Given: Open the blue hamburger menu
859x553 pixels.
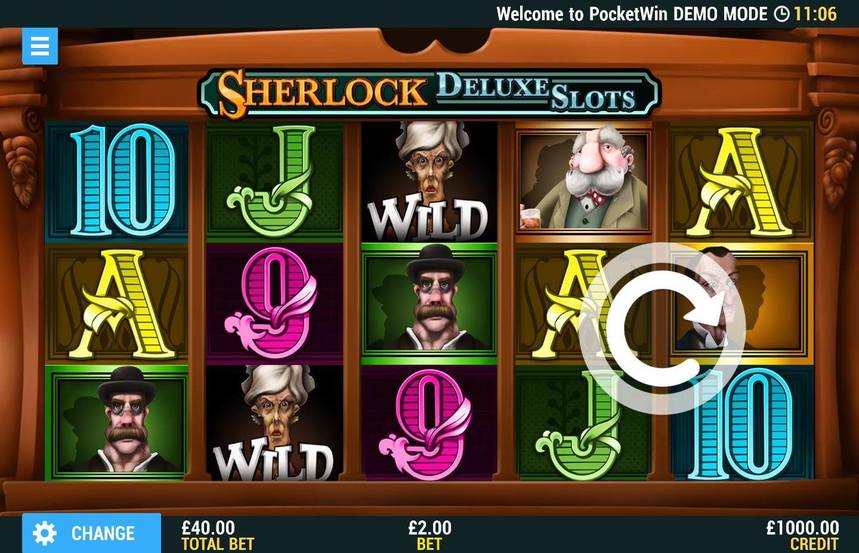Looking at the screenshot, I should 40,46.
